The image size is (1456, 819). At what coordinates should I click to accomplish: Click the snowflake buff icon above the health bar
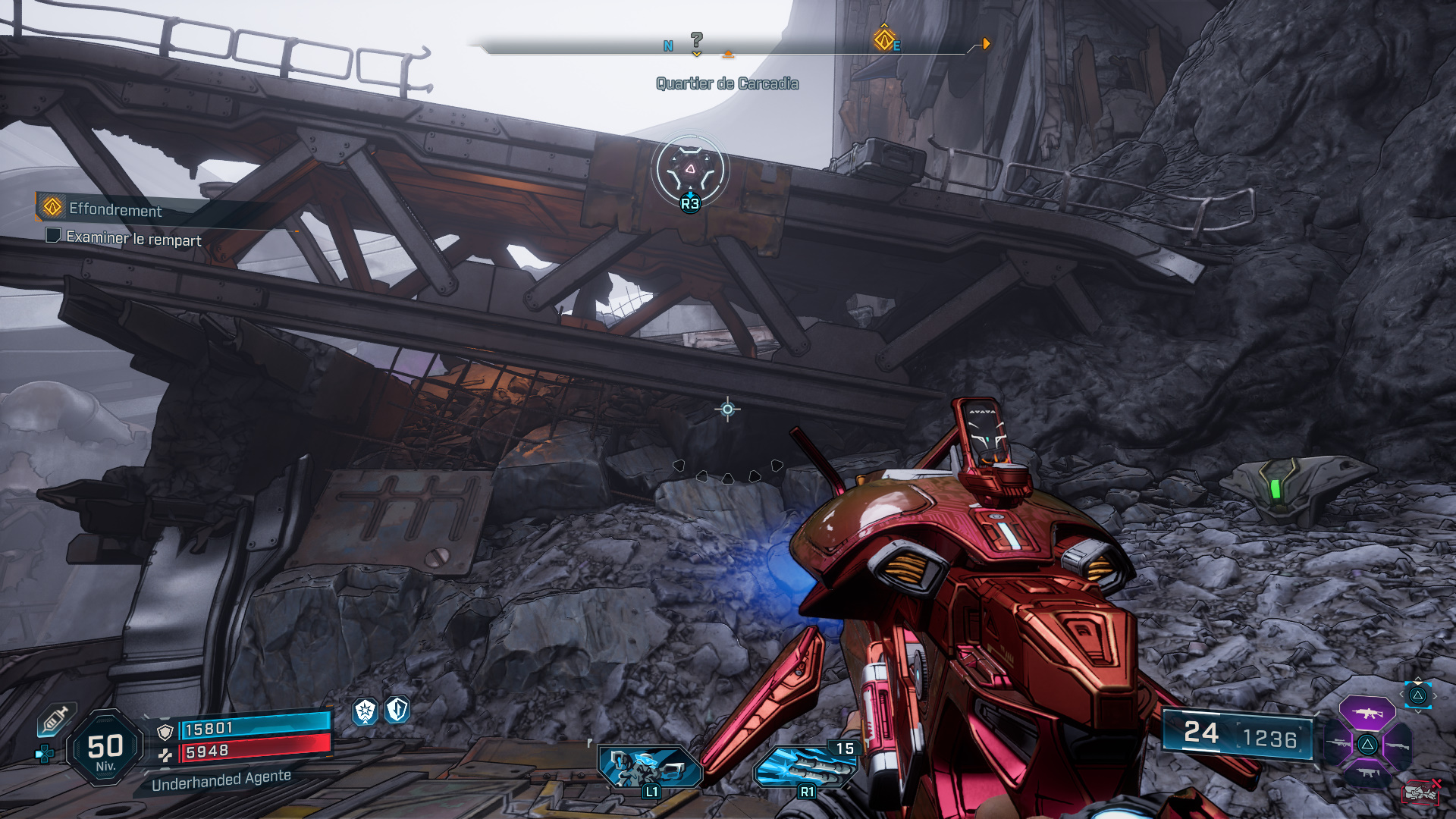365,710
